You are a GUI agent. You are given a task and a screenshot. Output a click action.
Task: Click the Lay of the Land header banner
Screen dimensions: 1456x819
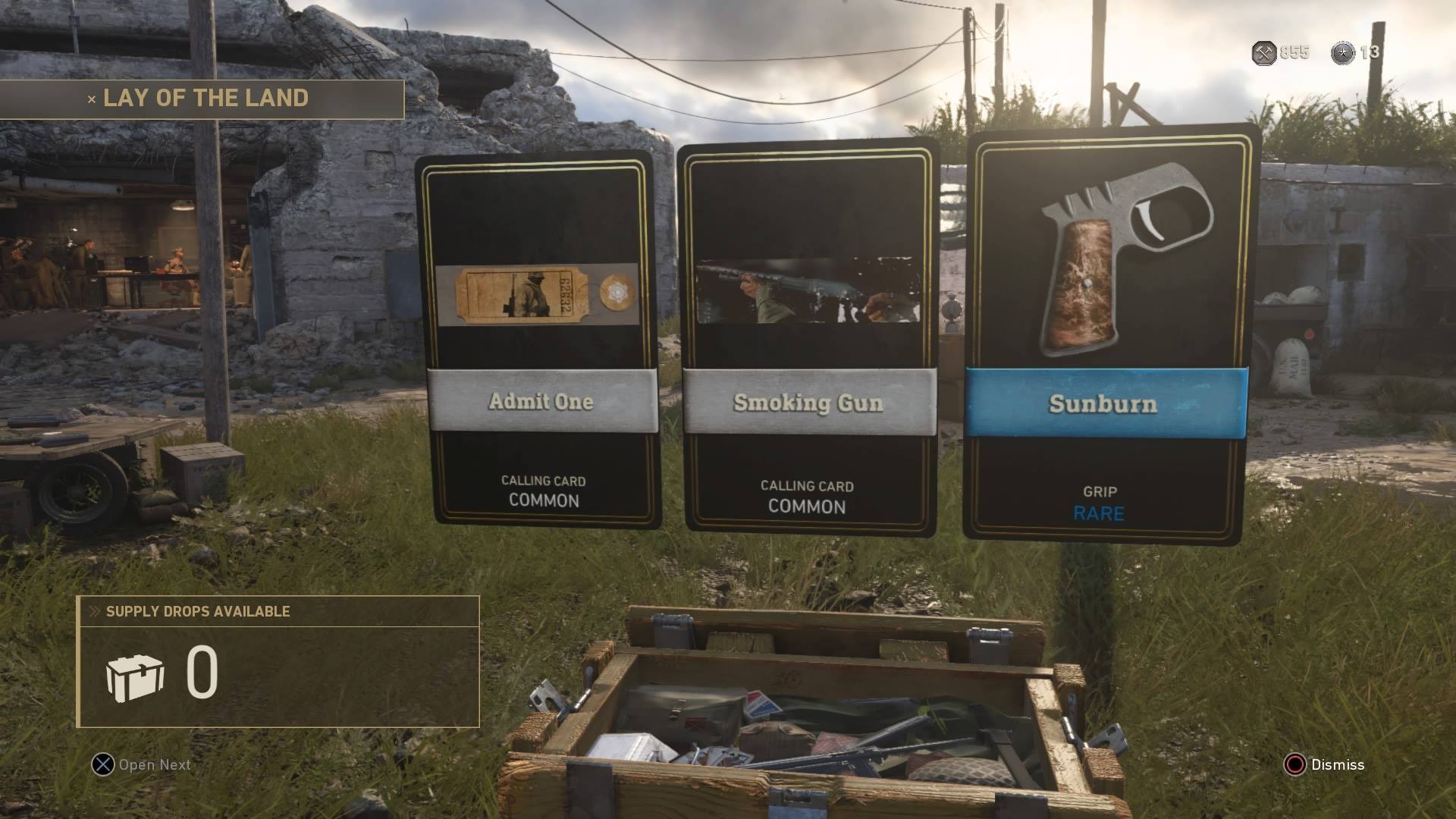tap(205, 97)
